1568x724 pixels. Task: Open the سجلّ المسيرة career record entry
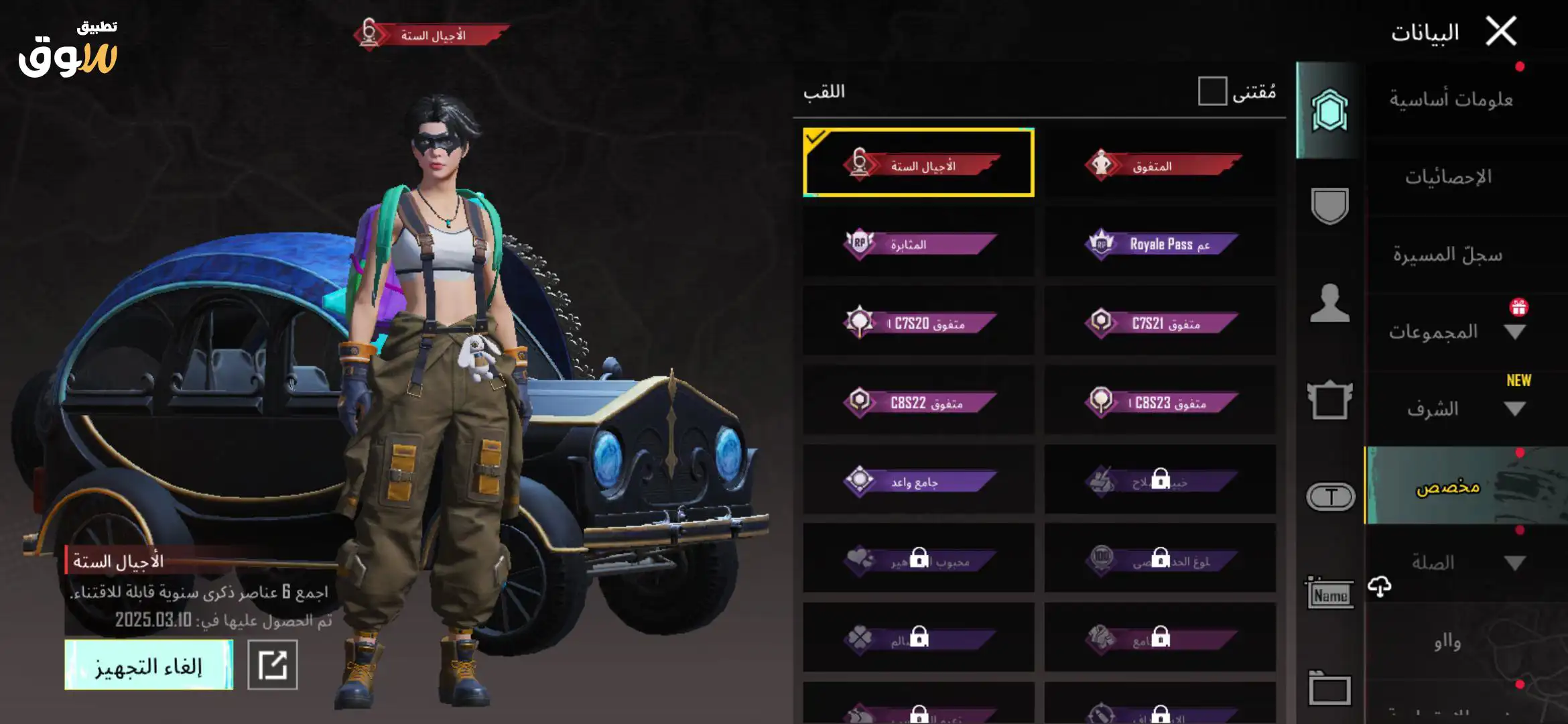click(x=1447, y=255)
